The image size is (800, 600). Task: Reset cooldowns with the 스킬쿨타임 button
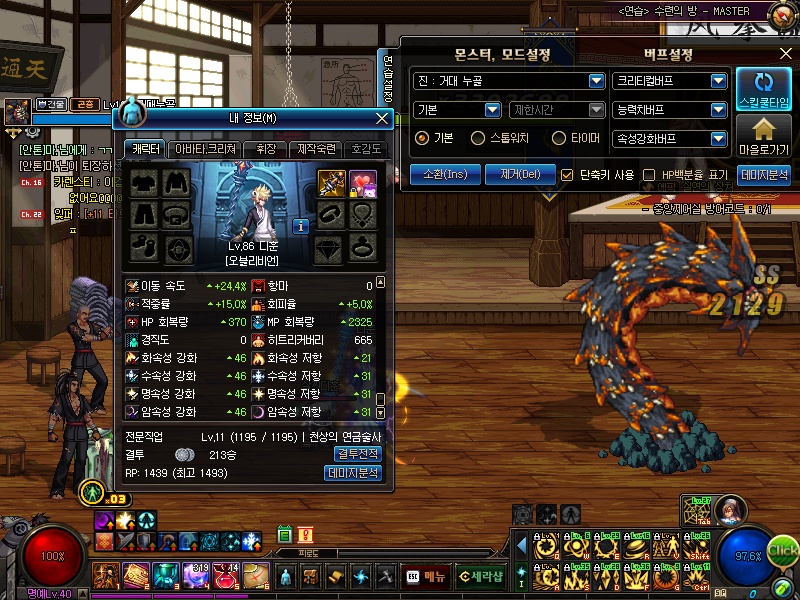[x=764, y=90]
